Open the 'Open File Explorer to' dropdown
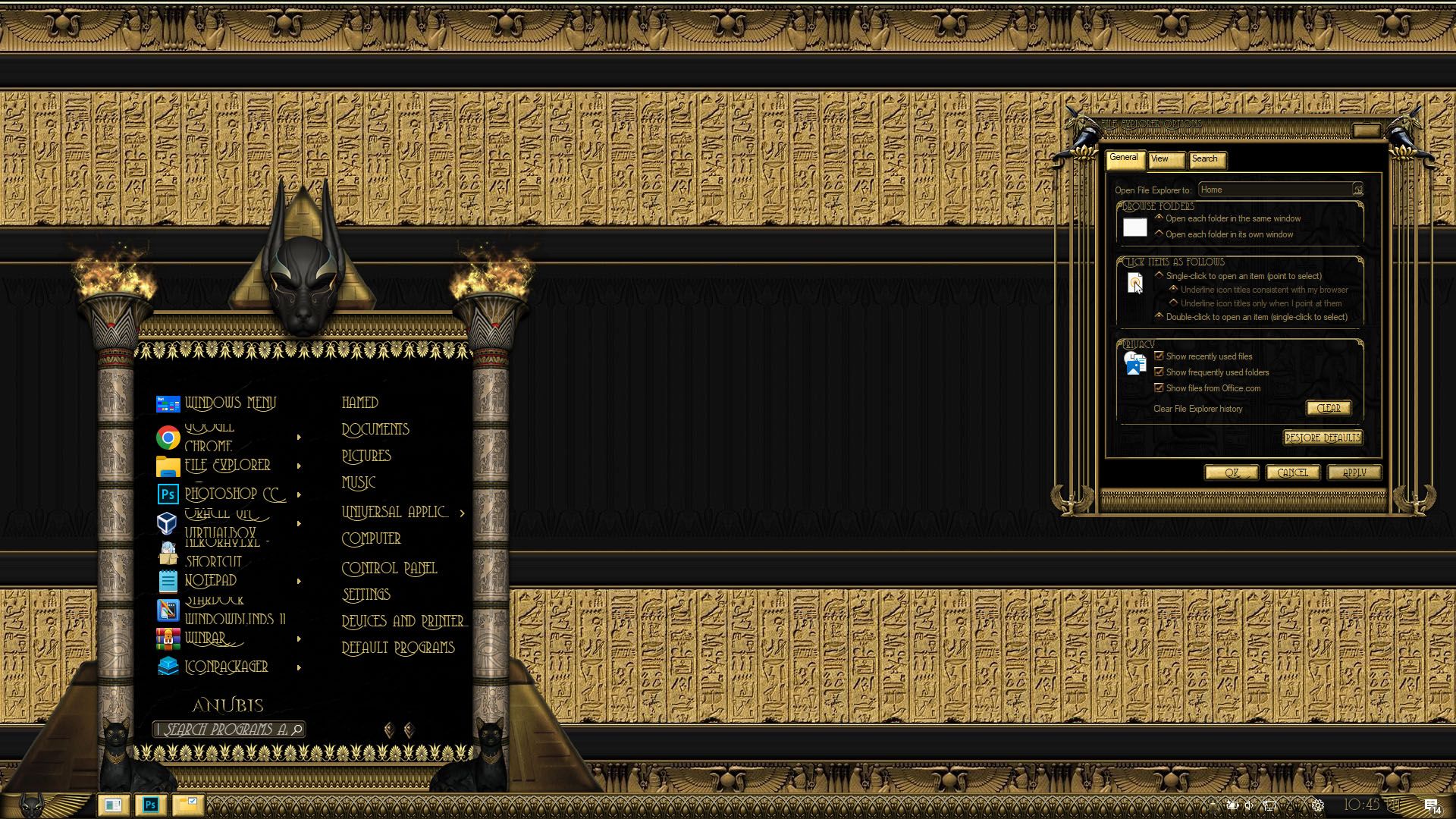Screen dimensions: 1456x819 [x=1357, y=190]
